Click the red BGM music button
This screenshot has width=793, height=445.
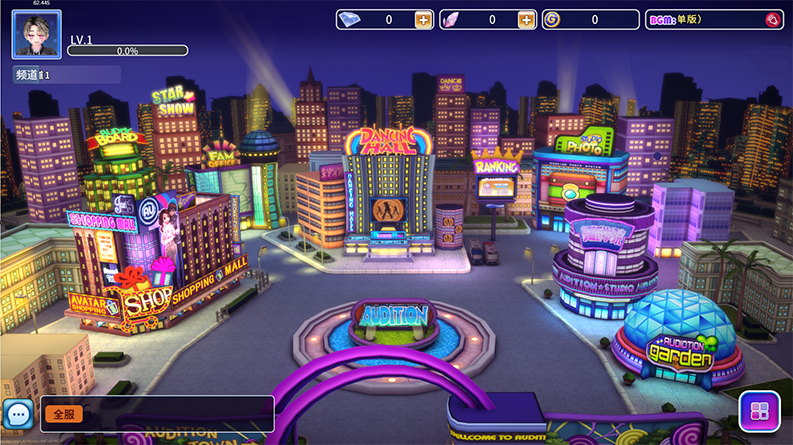pos(771,20)
